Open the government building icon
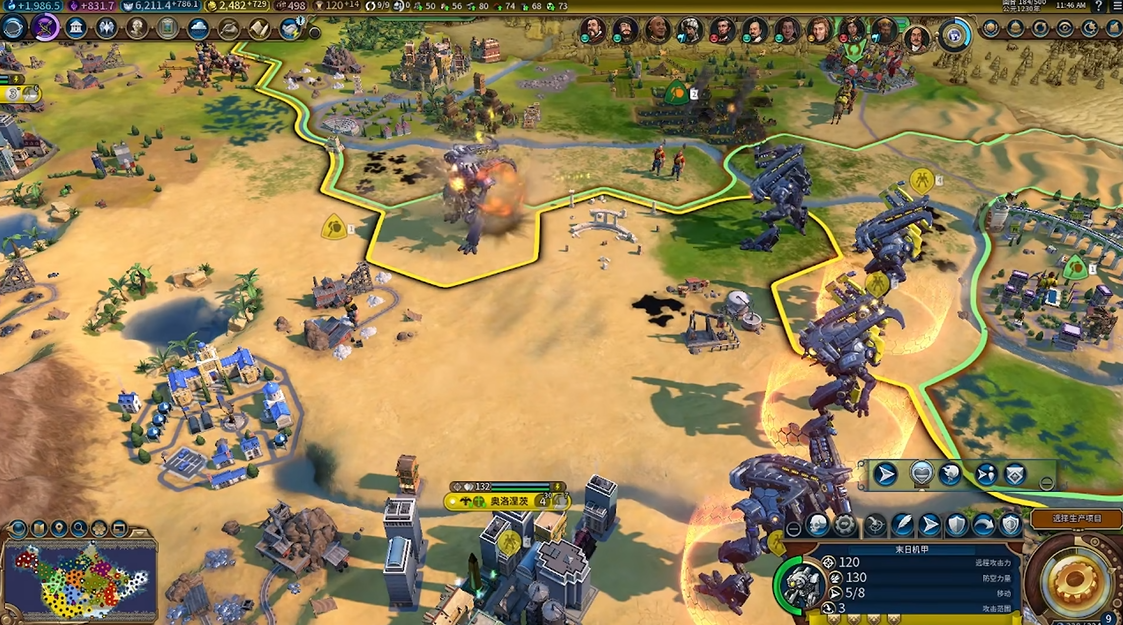Viewport: 1123px width, 625px height. (76, 28)
